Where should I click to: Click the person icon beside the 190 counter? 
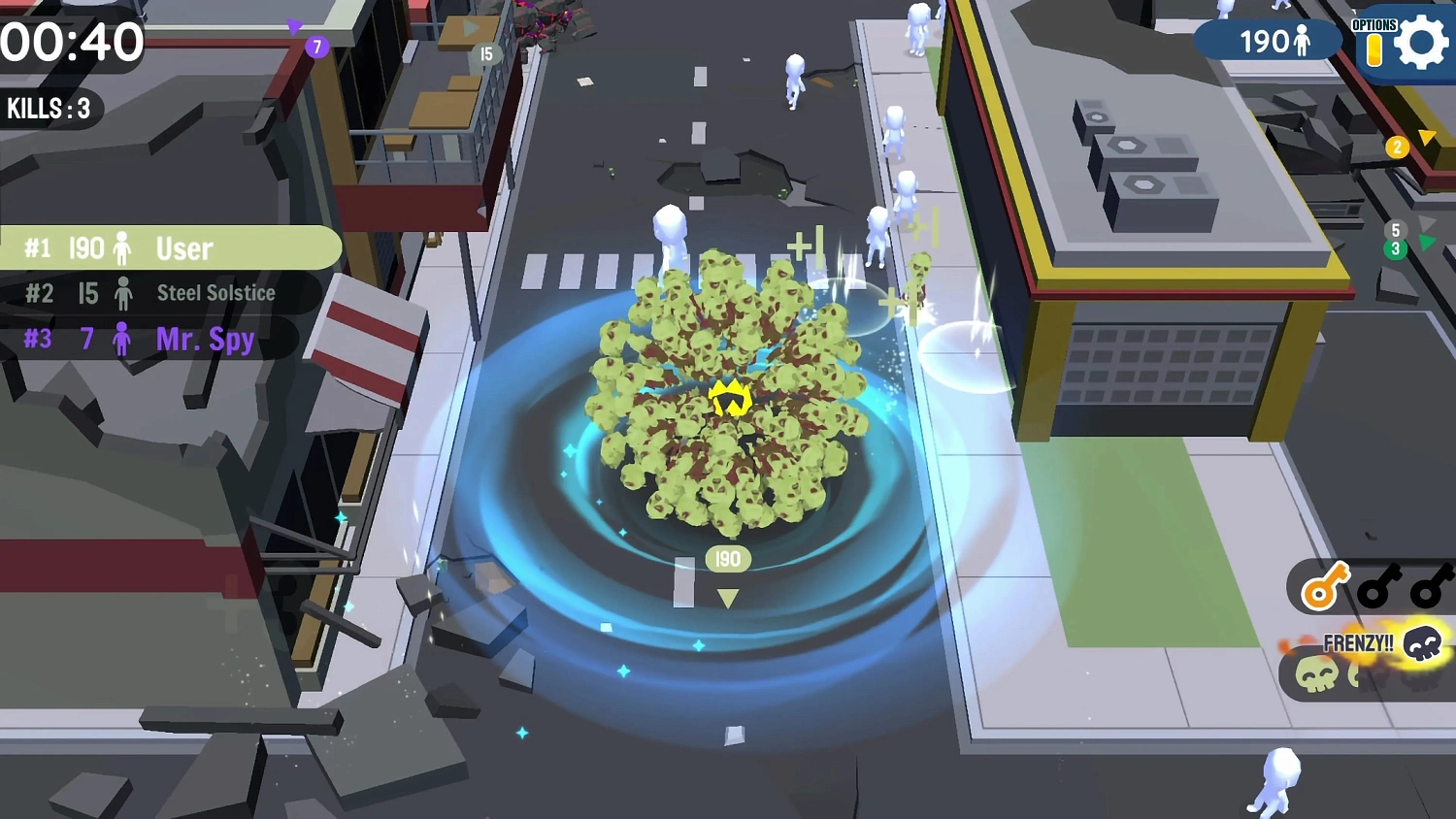point(1302,41)
